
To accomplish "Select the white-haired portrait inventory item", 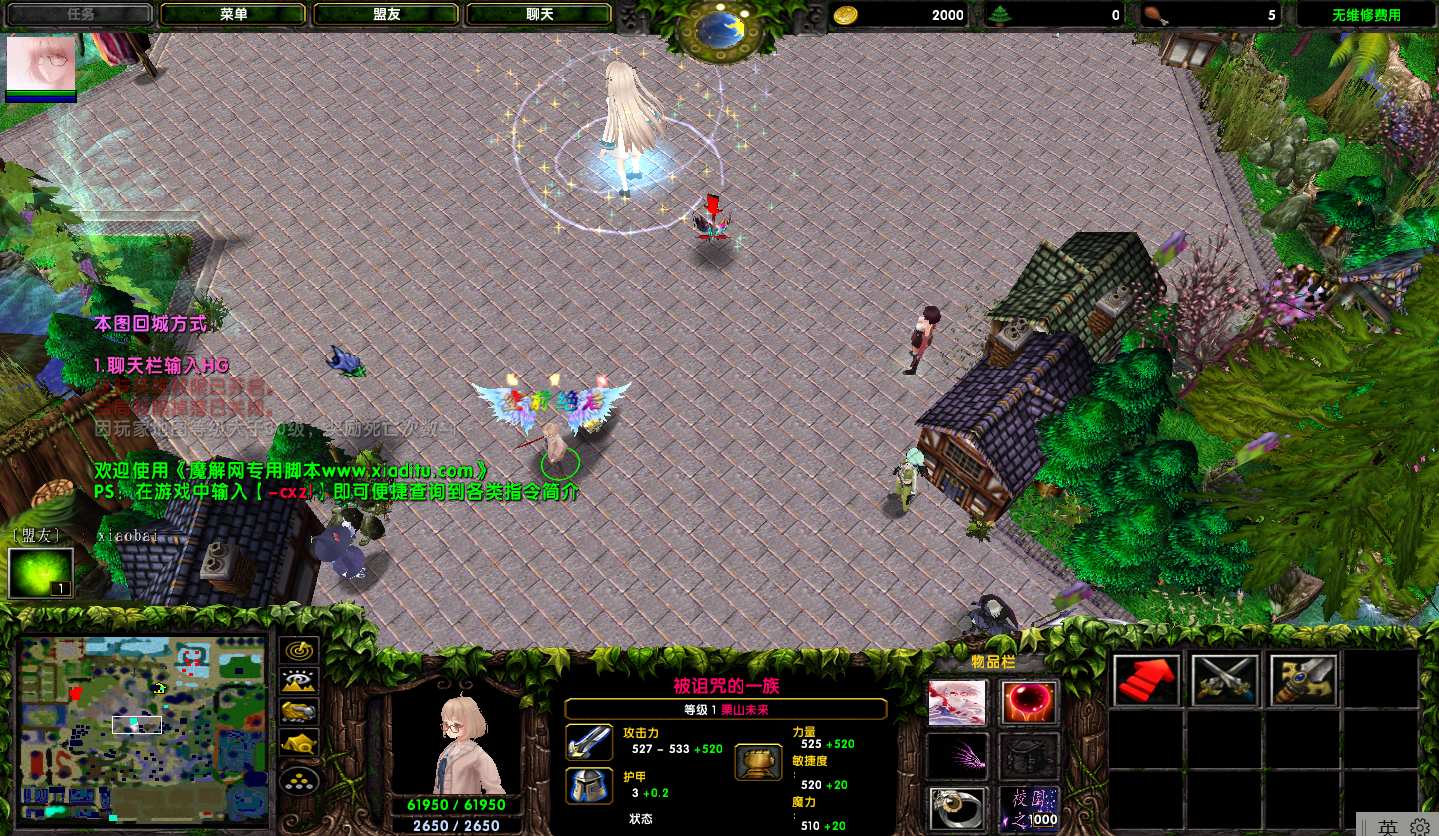I will click(x=957, y=703).
